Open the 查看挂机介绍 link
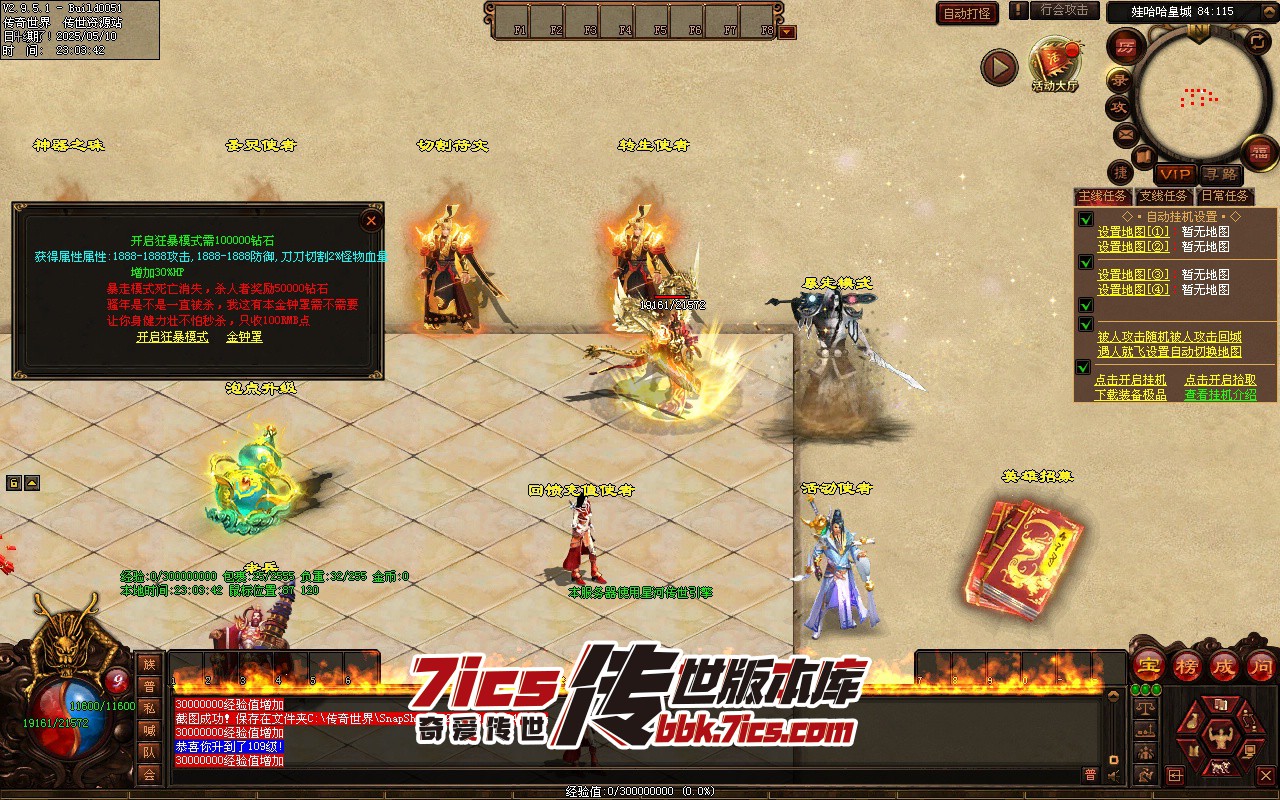Screen dimensions: 1280x800 1220,395
